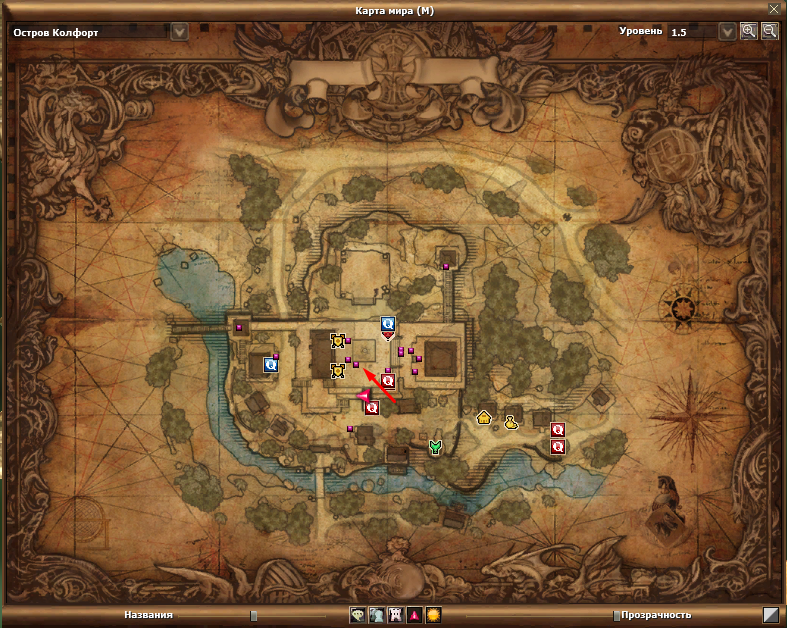Select the blue Q marker above the red shield
This screenshot has width=787, height=628.
pos(387,324)
